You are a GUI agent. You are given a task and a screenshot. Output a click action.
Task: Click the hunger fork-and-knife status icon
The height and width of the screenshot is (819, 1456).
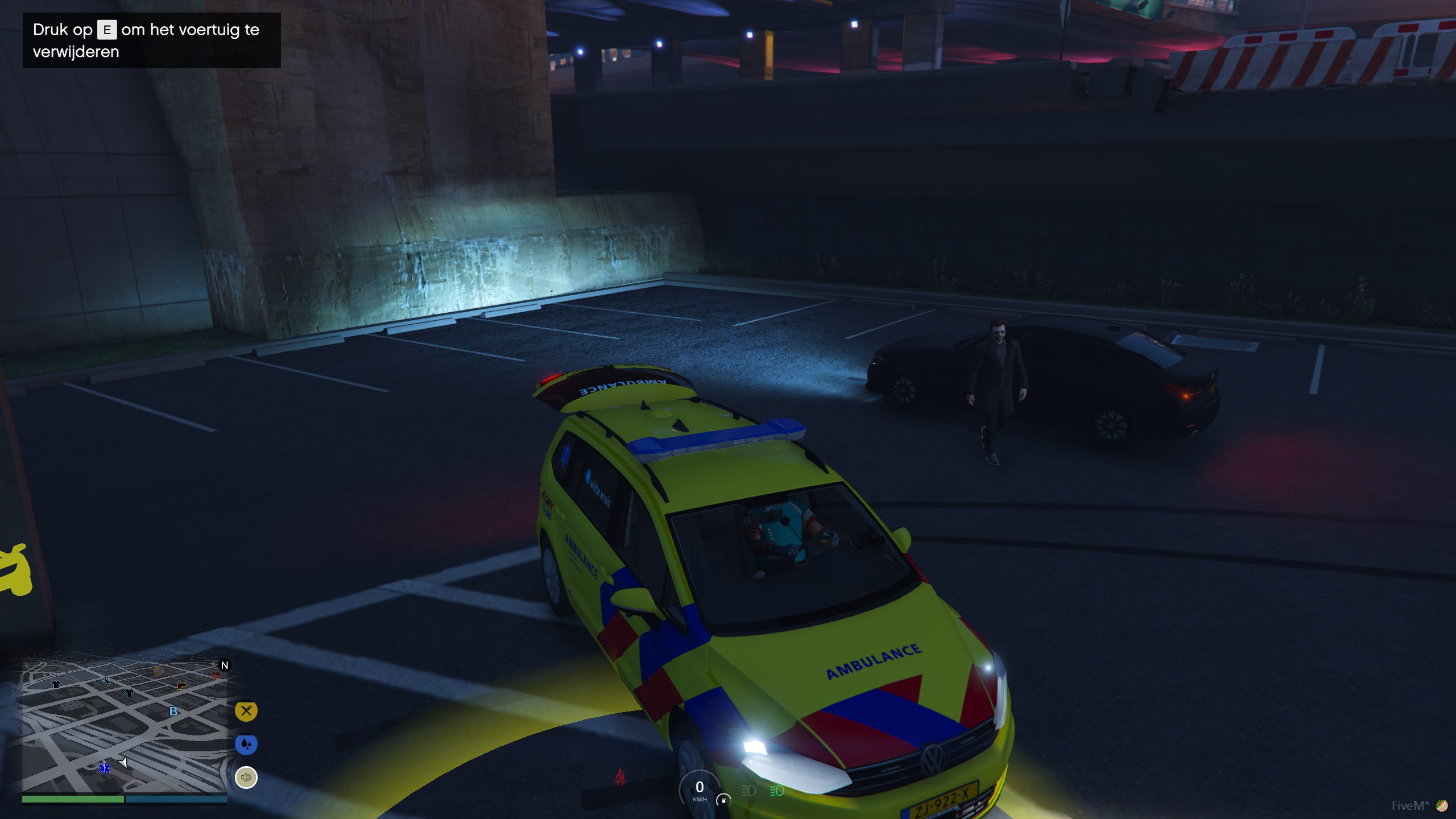(246, 711)
